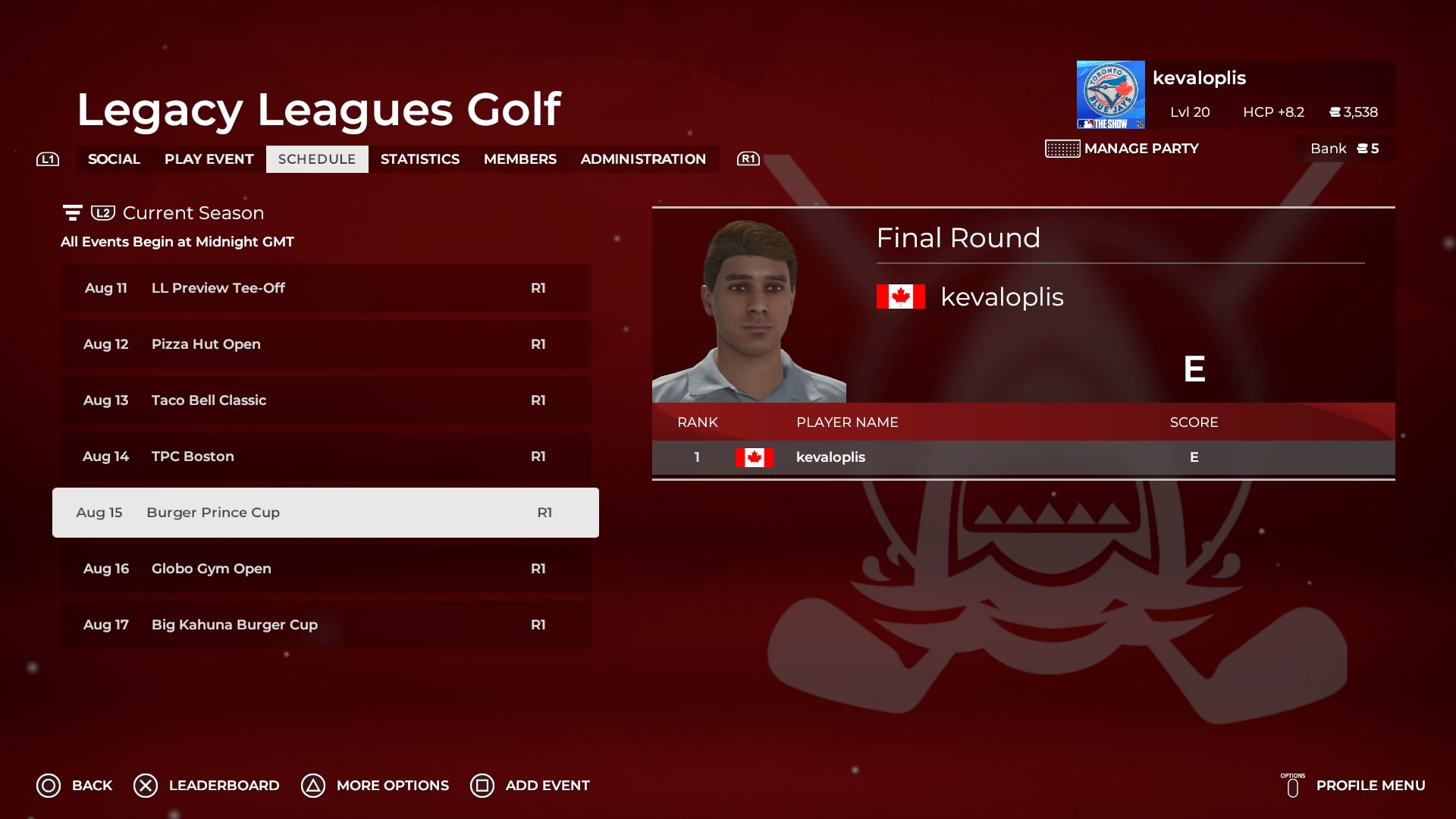
Task: Select the Taco Bell Classic event
Action: pyautogui.click(x=326, y=400)
